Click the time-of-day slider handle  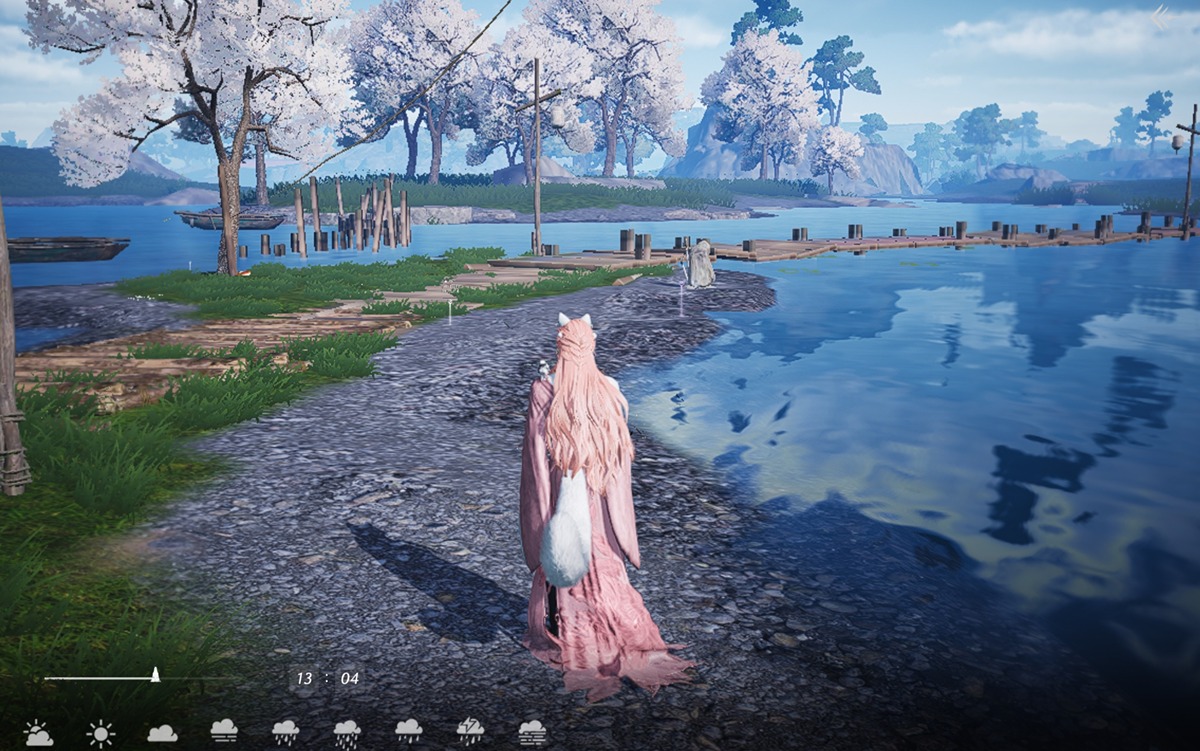pyautogui.click(x=155, y=675)
